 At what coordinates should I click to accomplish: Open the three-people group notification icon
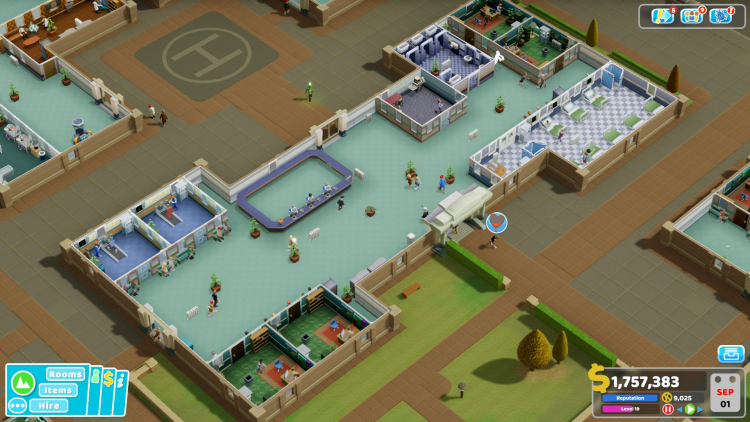(x=691, y=16)
